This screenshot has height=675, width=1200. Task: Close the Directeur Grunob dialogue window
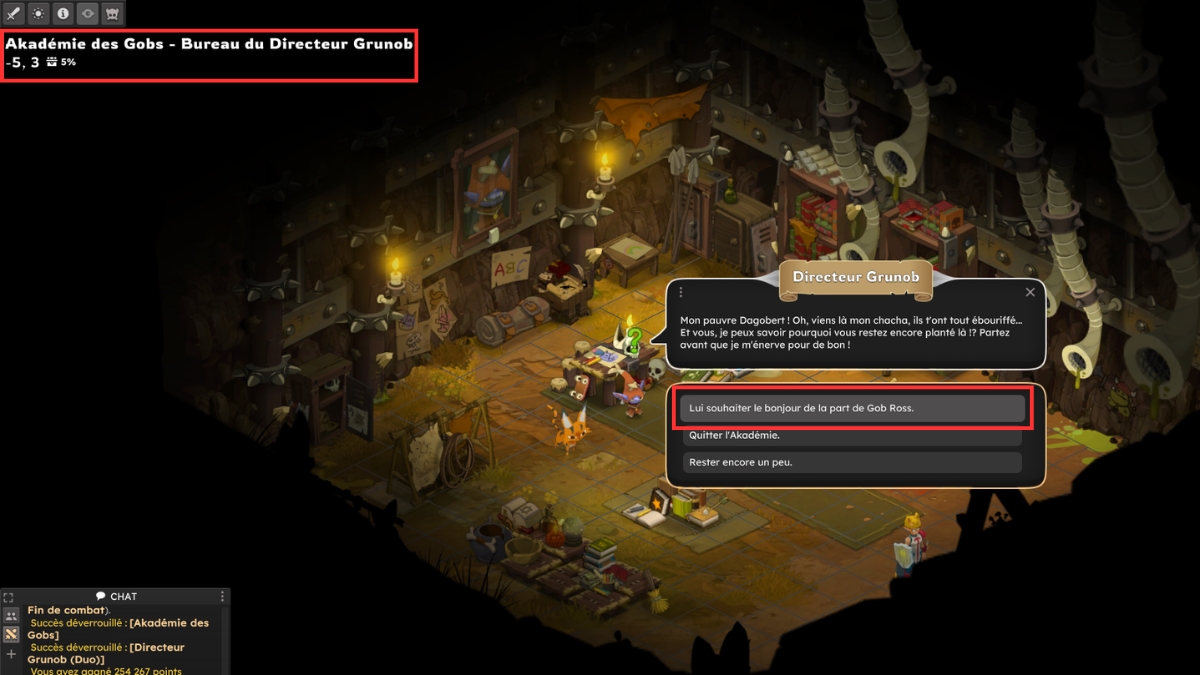(x=1030, y=292)
